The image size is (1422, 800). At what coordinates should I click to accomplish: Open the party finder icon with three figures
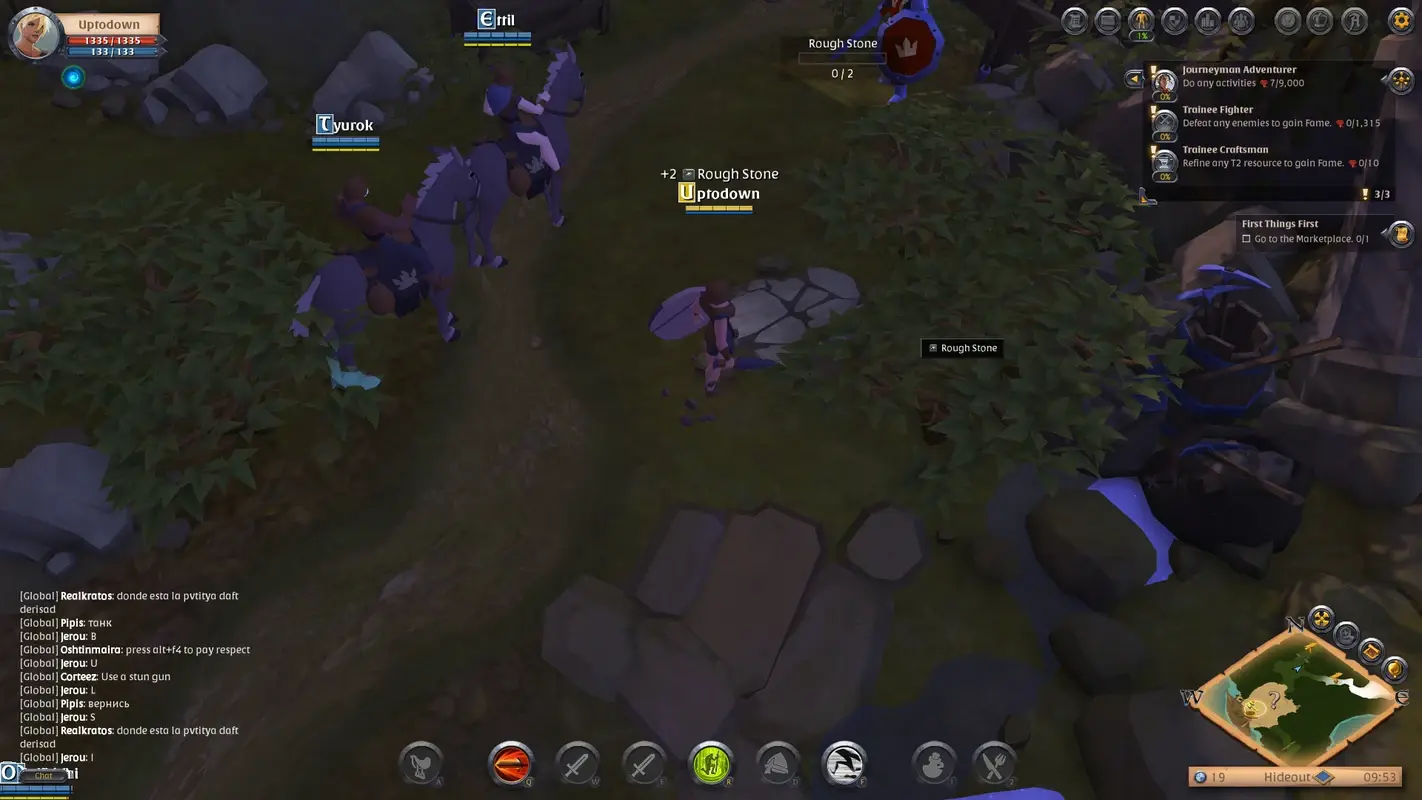[x=1240, y=19]
